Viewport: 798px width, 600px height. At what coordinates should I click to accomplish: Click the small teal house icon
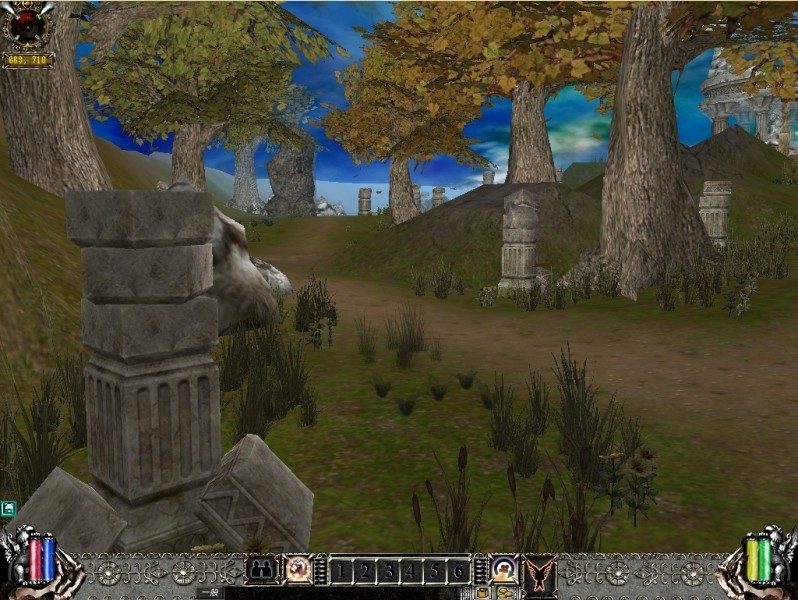tap(8, 509)
